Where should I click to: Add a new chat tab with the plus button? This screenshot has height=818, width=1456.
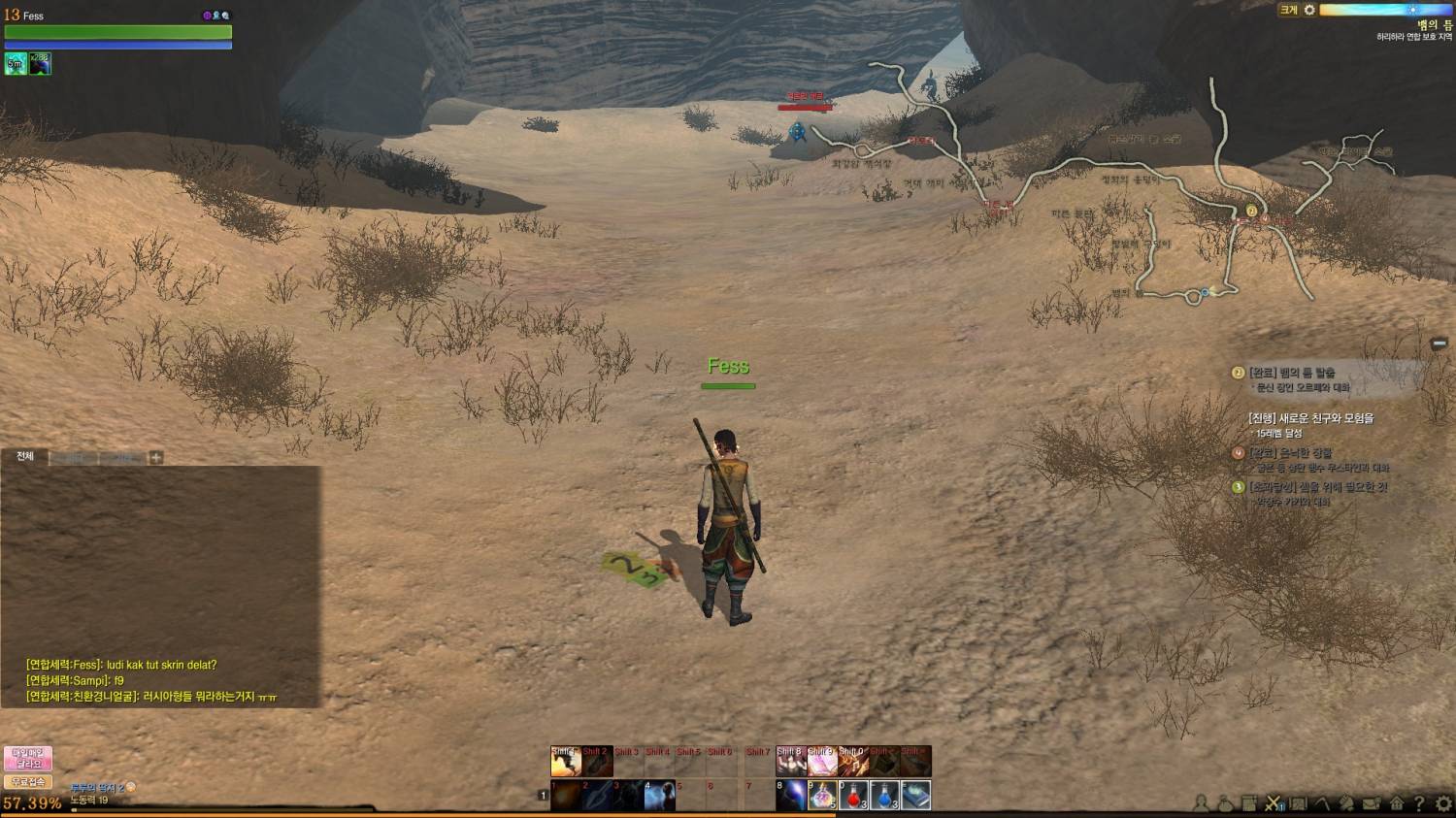155,457
